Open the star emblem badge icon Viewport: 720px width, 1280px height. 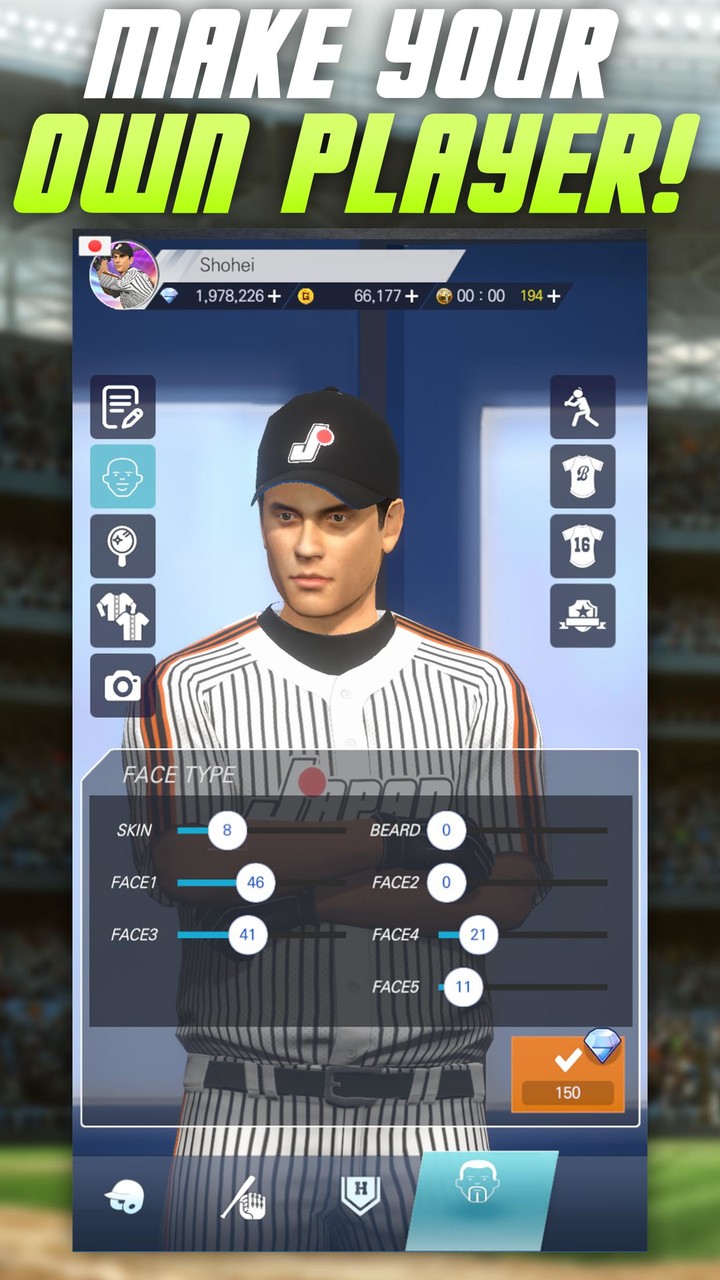582,616
